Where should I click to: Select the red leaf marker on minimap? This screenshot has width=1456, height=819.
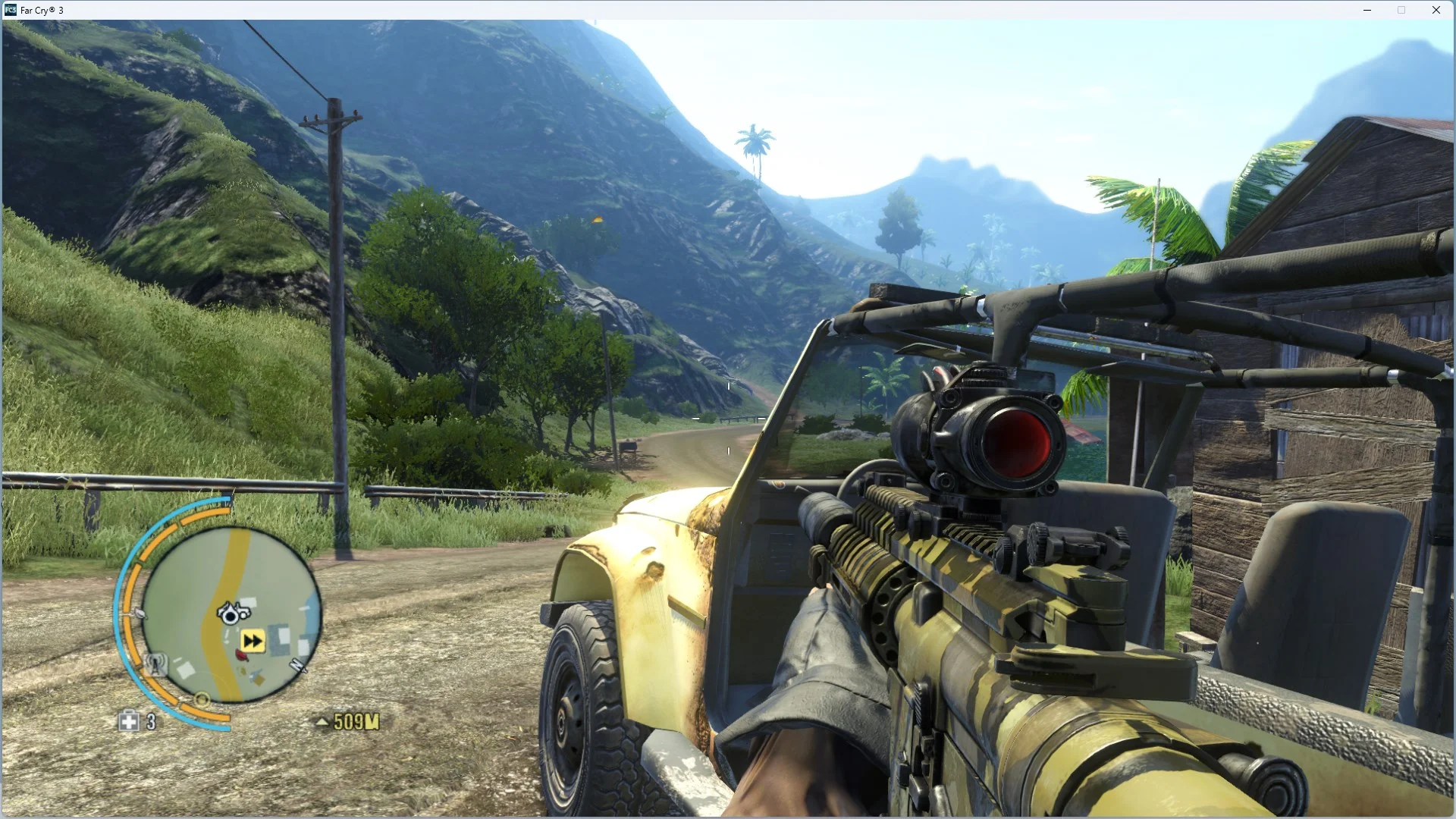(x=241, y=655)
